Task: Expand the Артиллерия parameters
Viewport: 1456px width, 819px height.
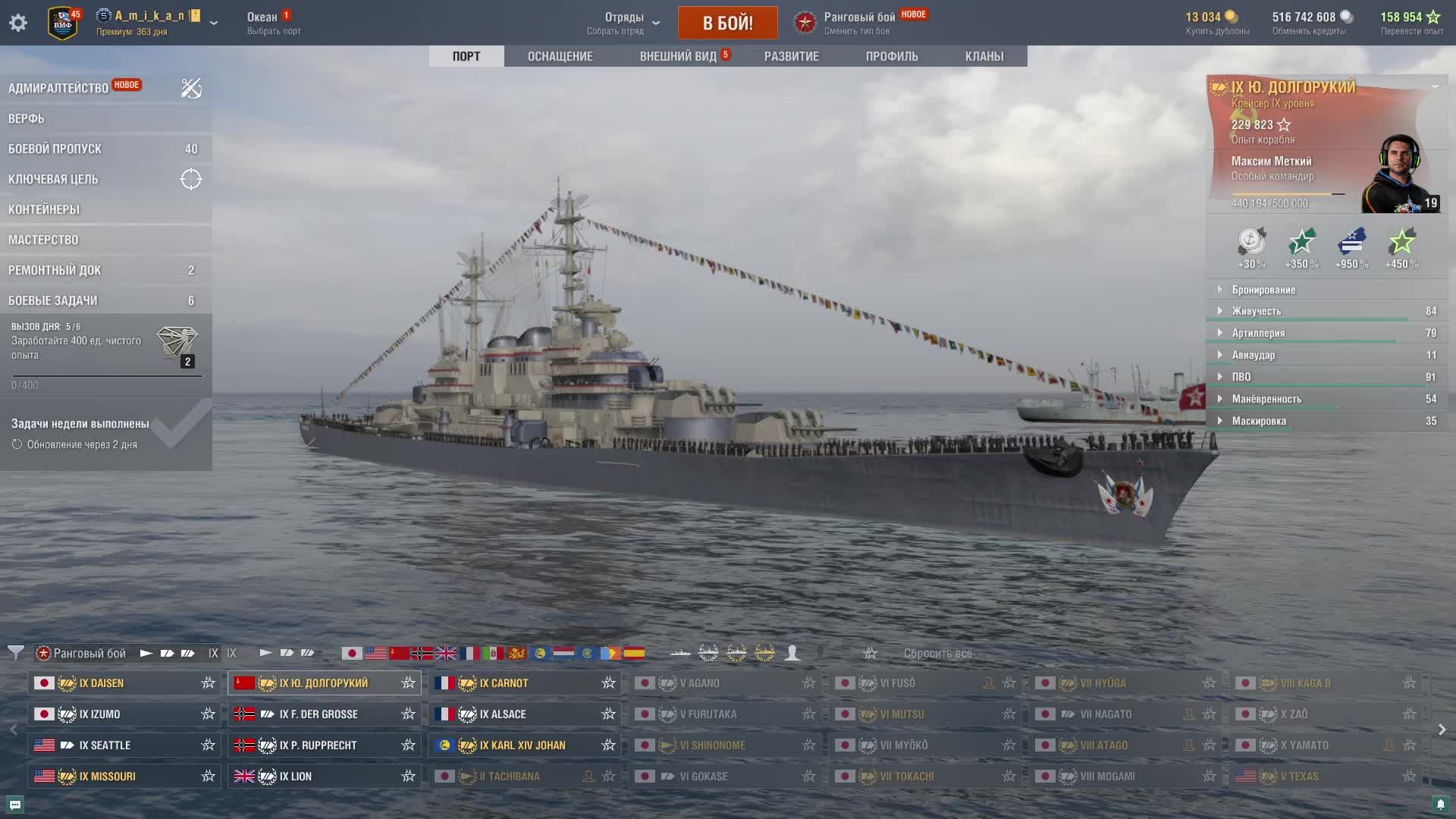Action: pos(1258,333)
